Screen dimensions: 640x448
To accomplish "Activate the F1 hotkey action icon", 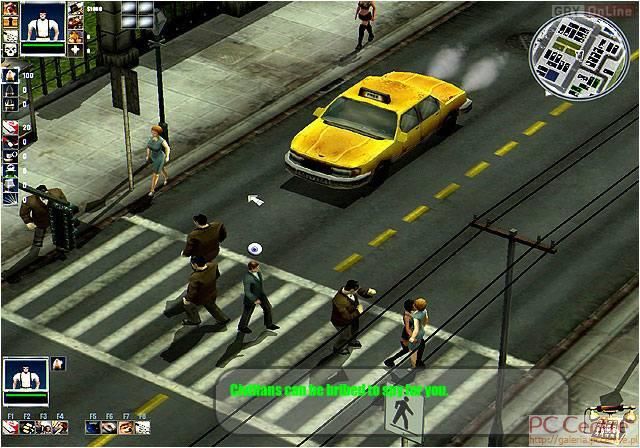I will click(10, 428).
